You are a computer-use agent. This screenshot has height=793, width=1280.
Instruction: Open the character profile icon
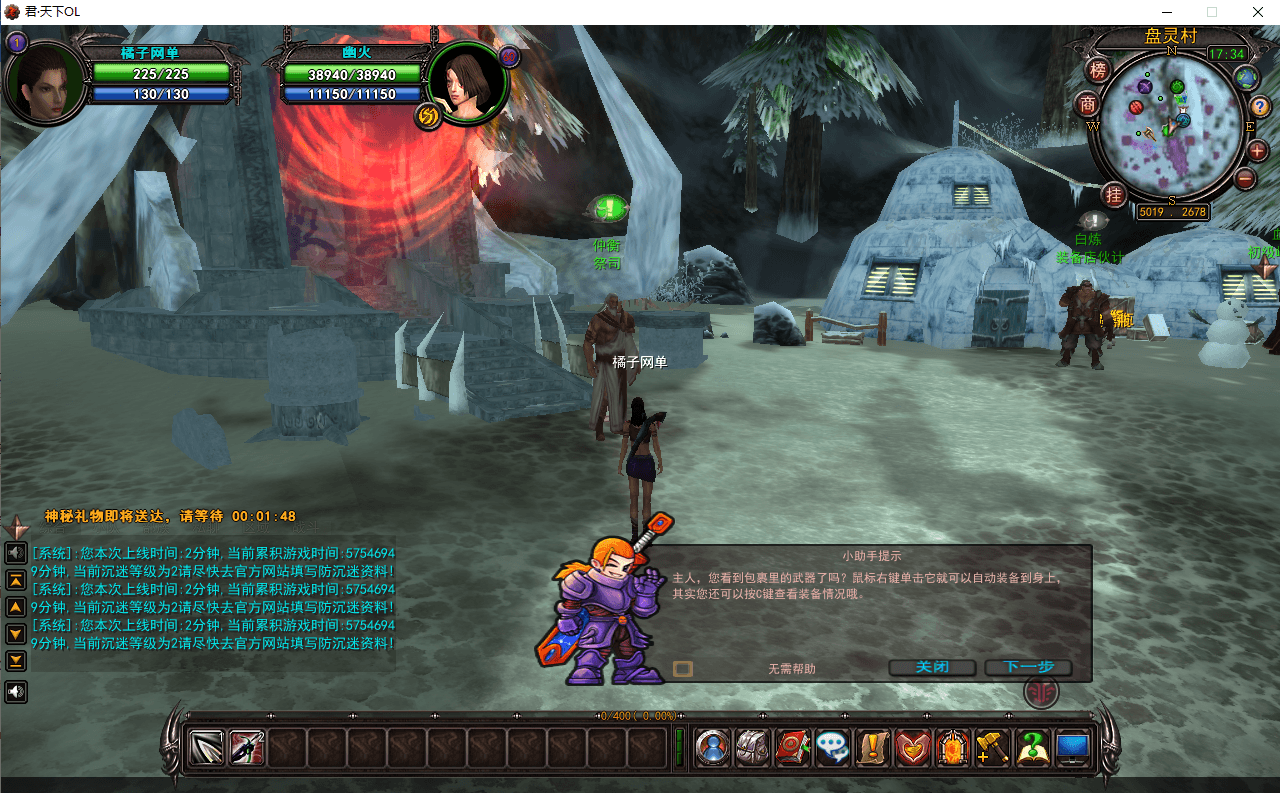tap(713, 748)
